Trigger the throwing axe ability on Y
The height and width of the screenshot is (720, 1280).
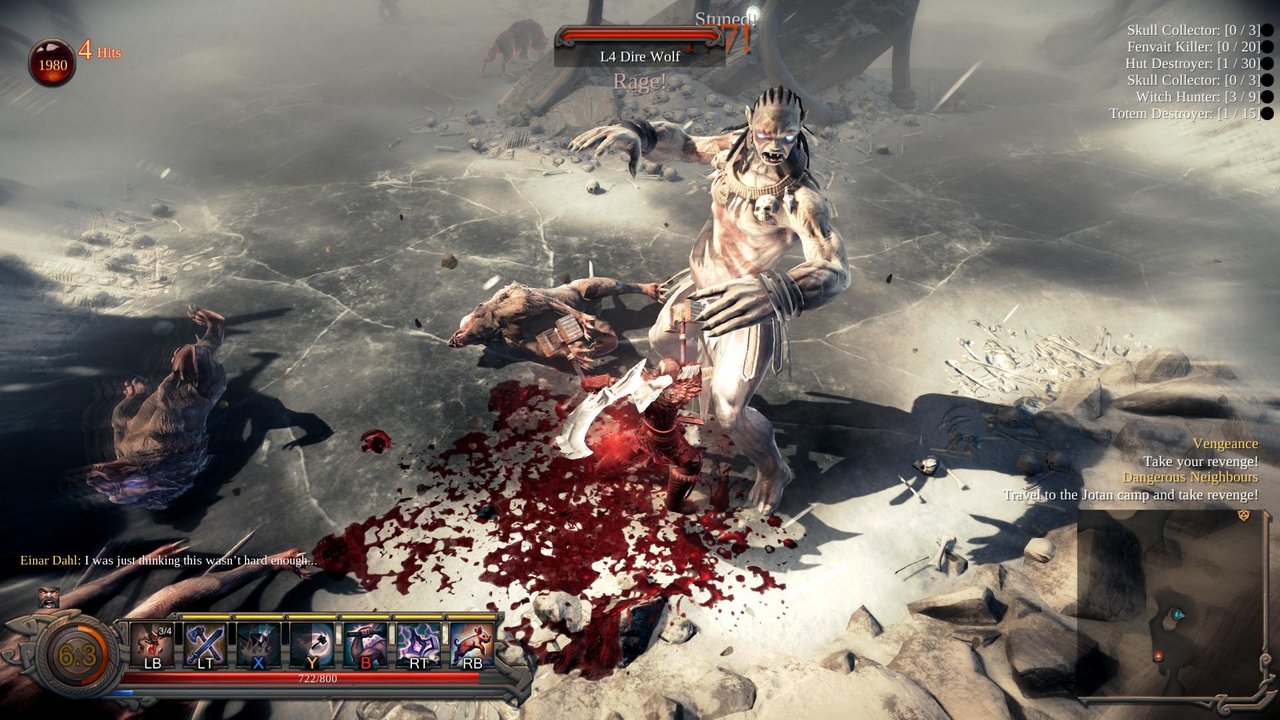tap(313, 642)
